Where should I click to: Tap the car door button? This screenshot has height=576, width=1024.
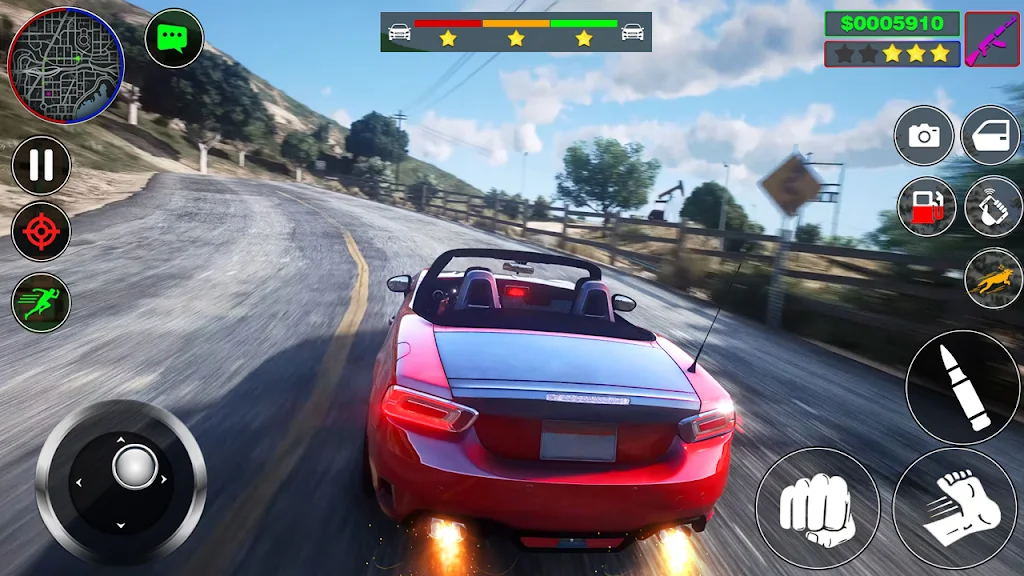(x=990, y=136)
